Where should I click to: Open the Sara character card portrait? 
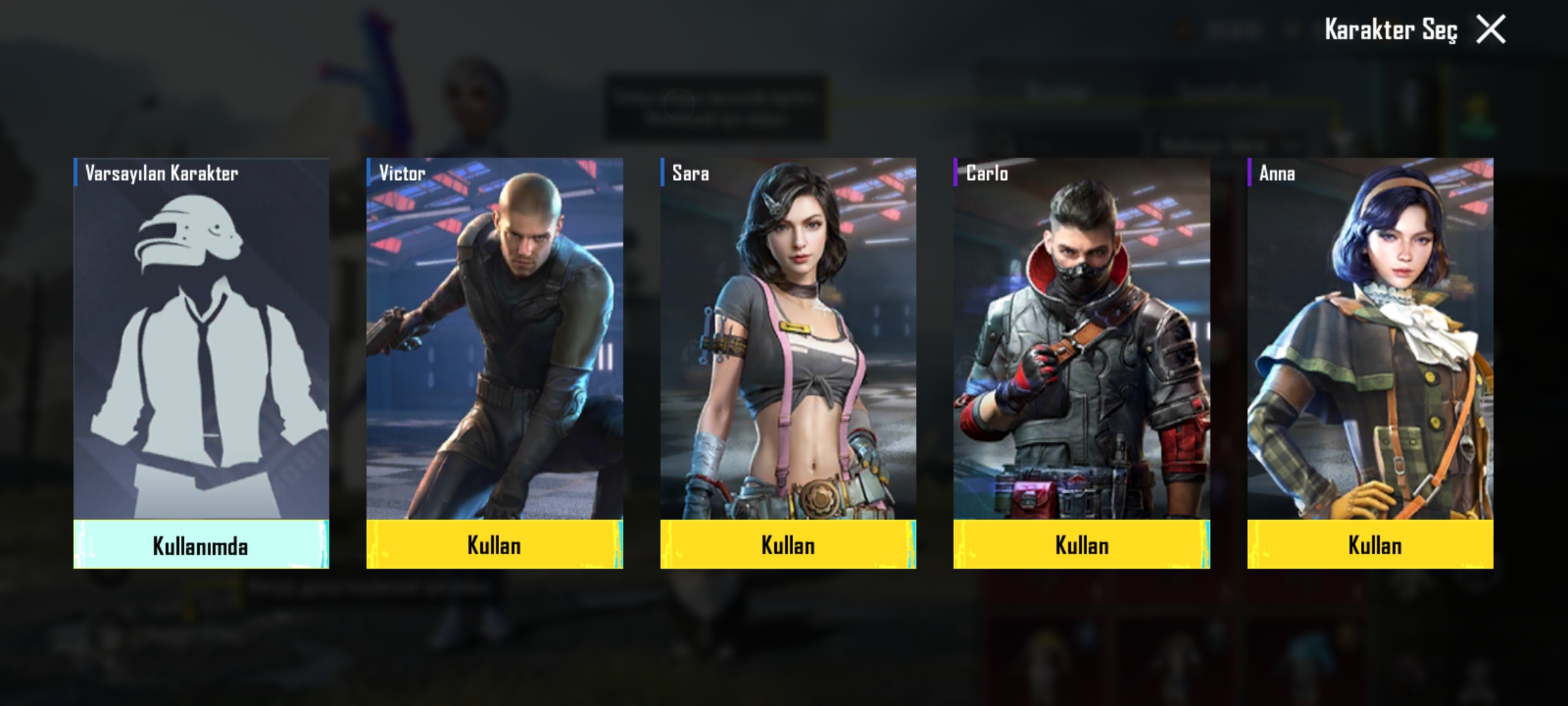click(788, 340)
